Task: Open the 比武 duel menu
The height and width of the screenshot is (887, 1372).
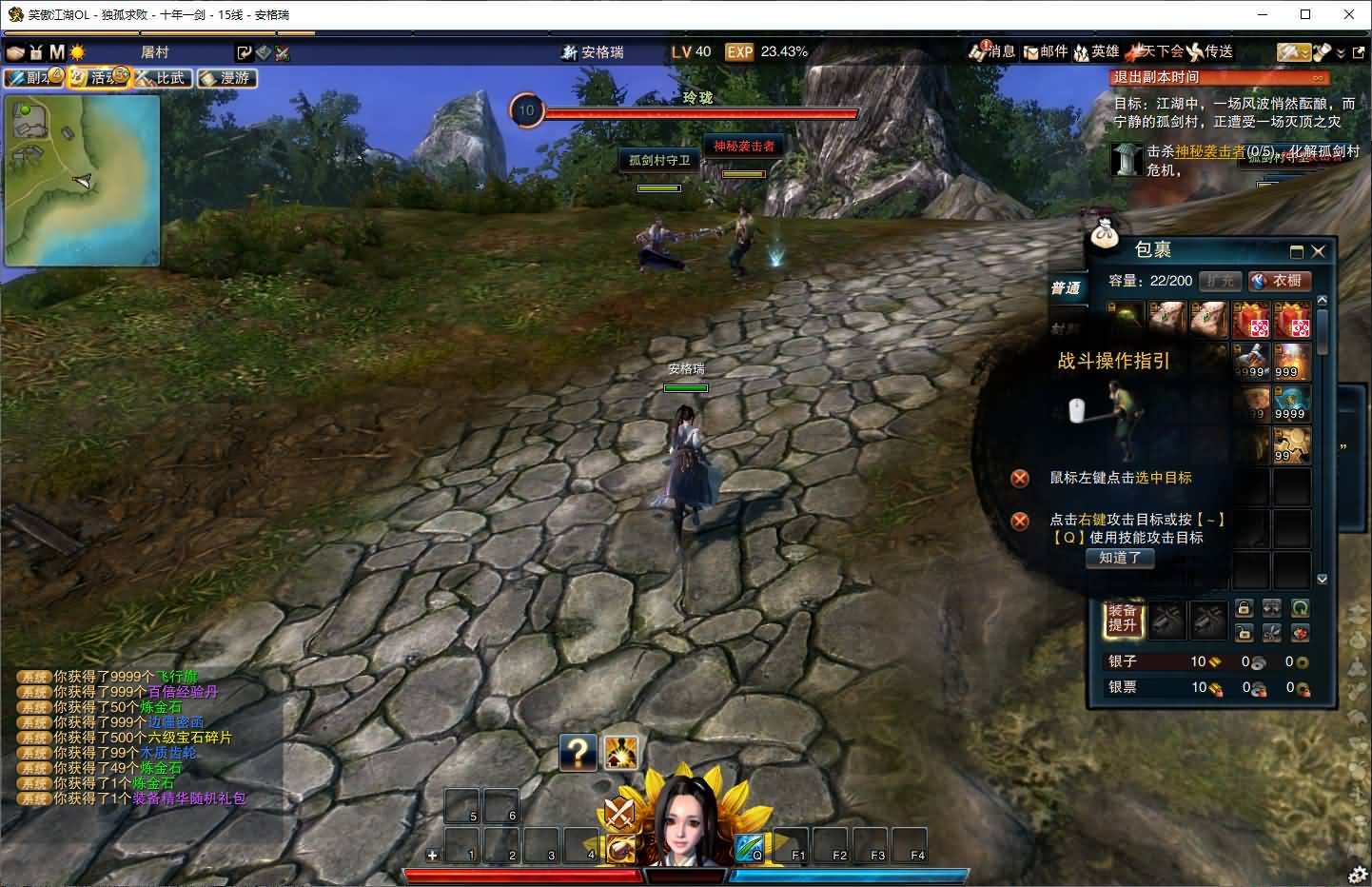Action: (163, 78)
